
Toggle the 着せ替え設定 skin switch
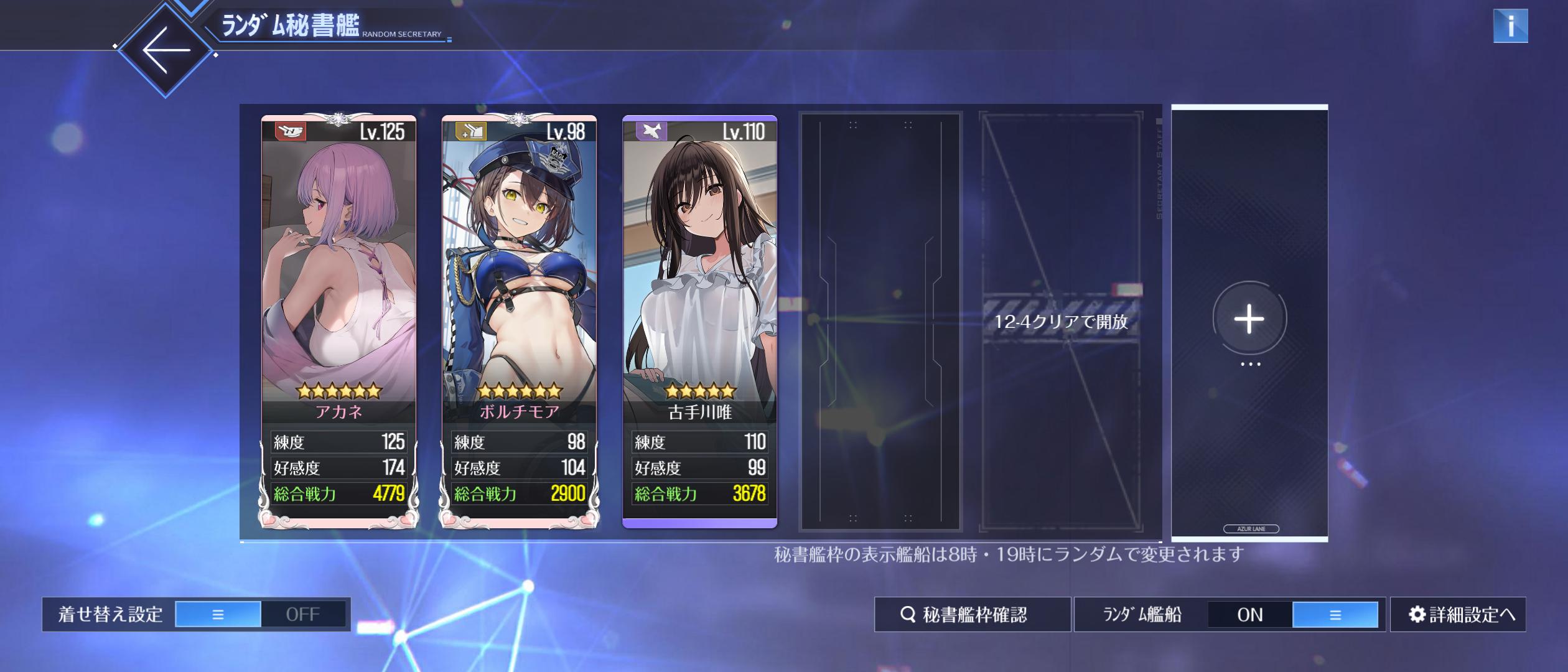[x=260, y=614]
